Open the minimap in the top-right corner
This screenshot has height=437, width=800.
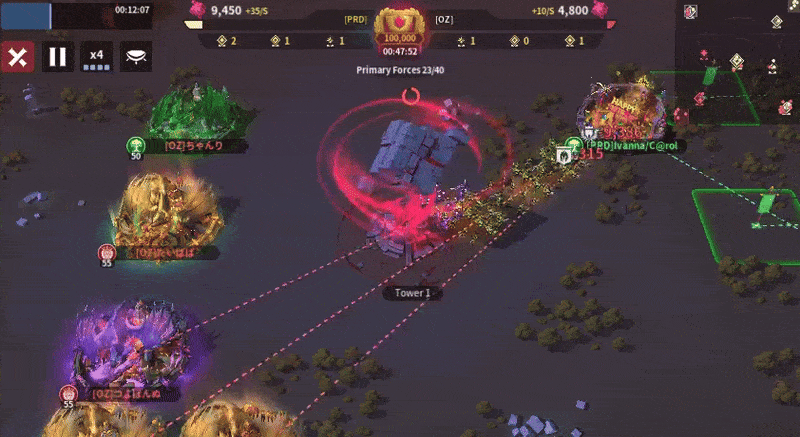pos(738,62)
